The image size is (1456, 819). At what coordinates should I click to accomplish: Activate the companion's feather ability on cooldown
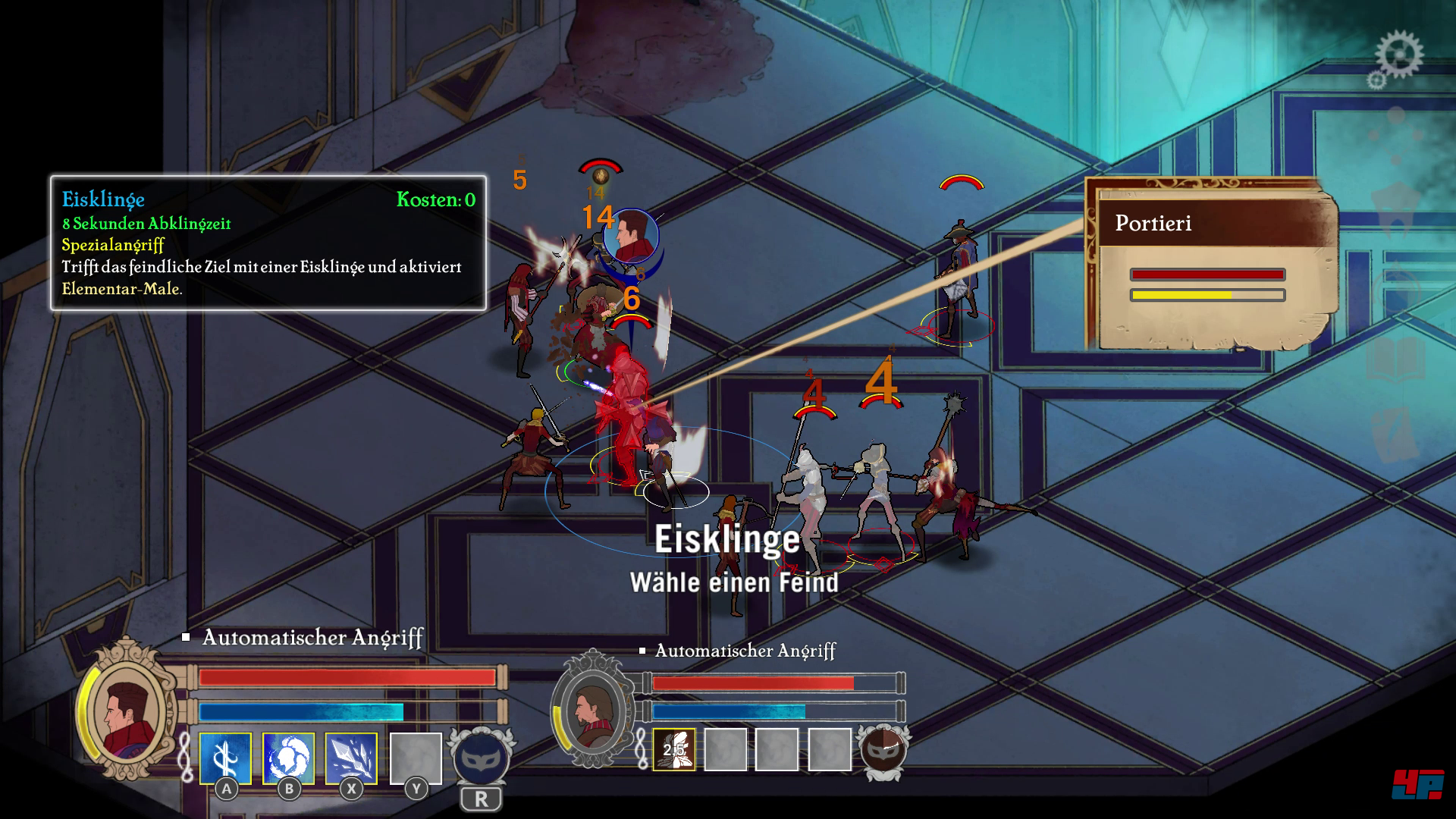[x=674, y=750]
